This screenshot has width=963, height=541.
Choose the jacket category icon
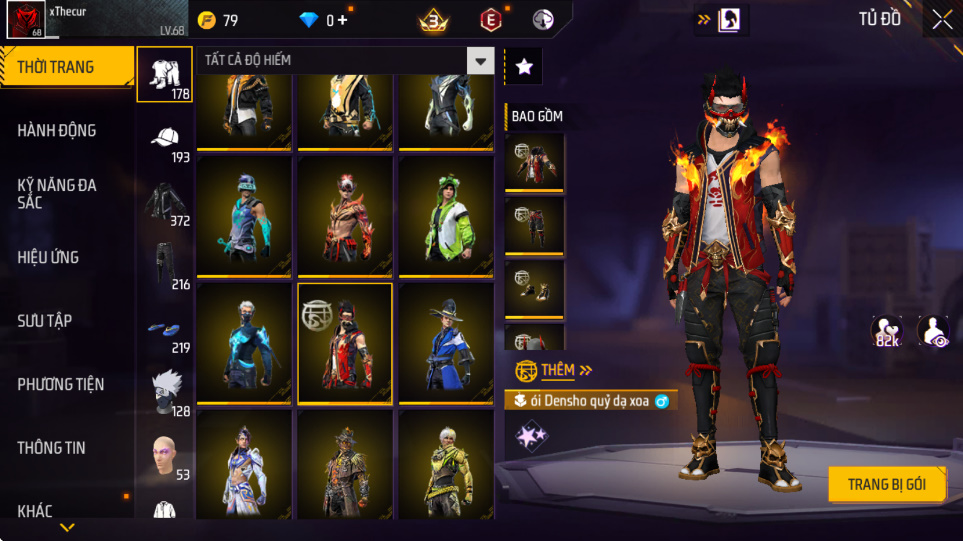pos(165,203)
